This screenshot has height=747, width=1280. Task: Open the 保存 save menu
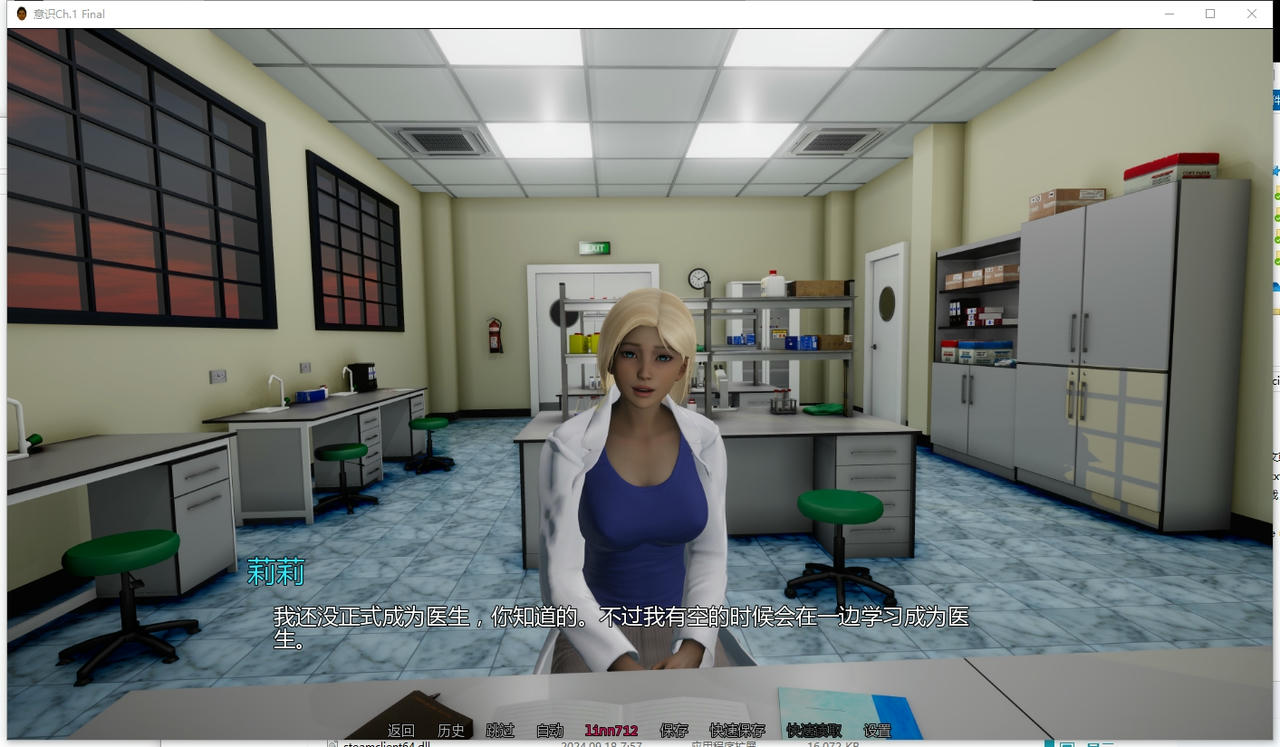(x=674, y=731)
